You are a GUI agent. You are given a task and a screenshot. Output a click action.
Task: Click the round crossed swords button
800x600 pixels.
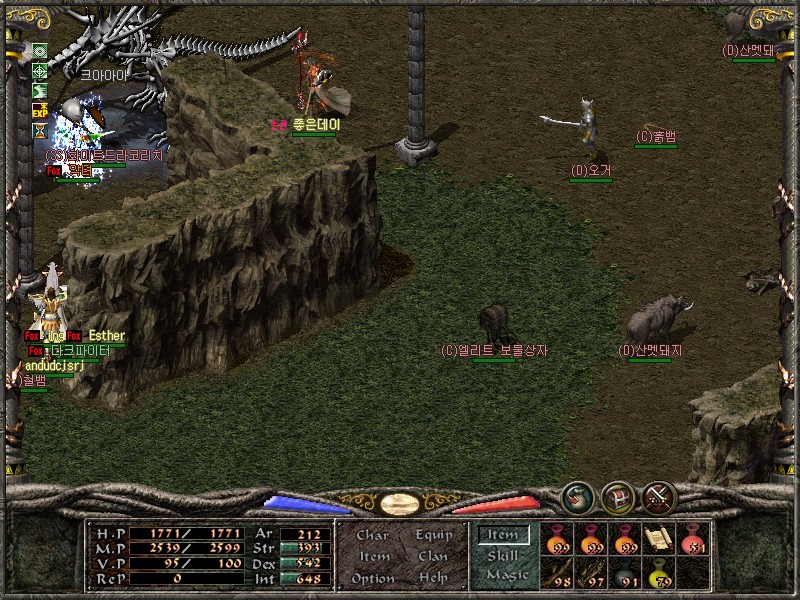(x=658, y=497)
